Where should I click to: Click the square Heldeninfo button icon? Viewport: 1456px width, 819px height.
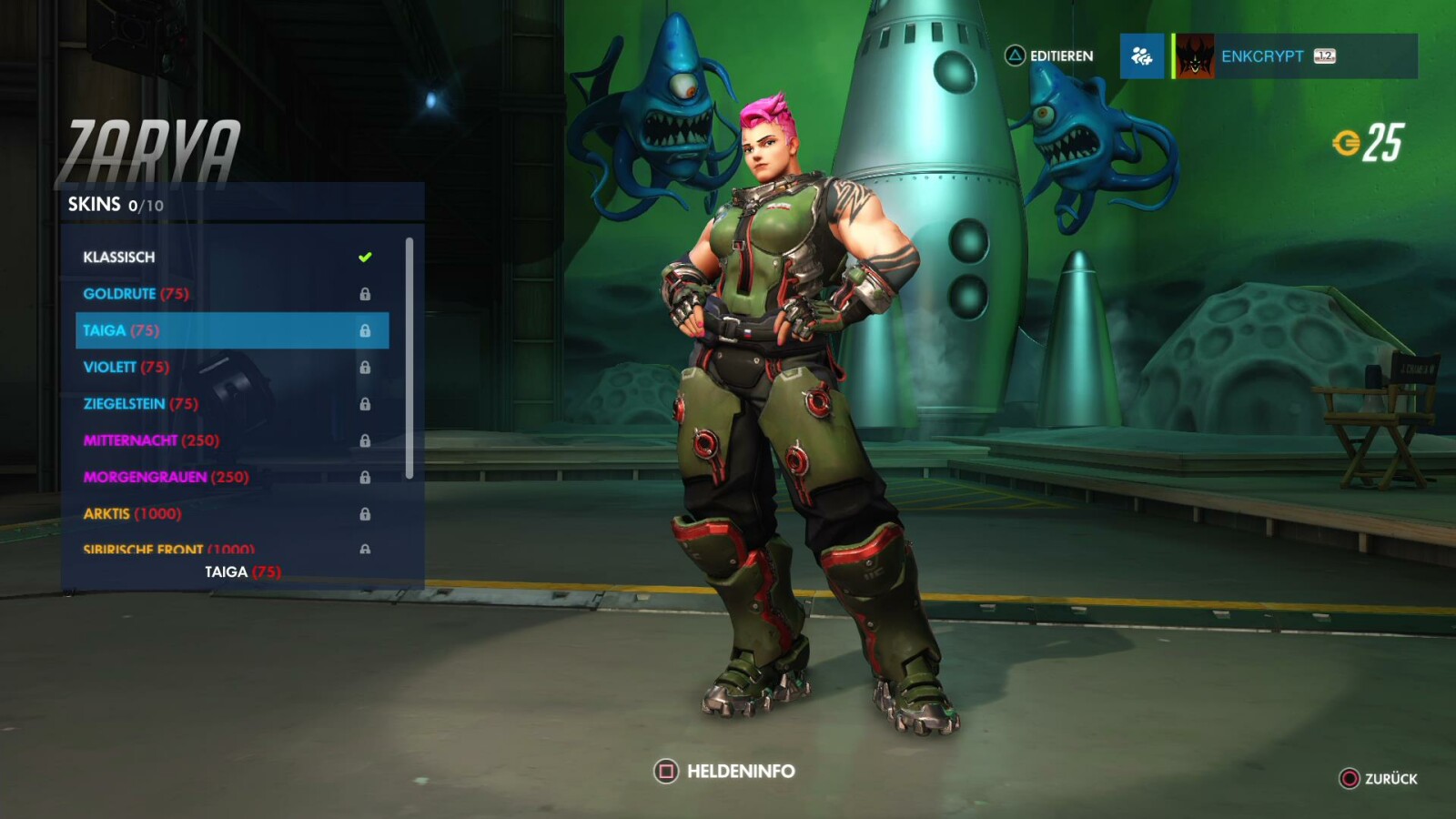tap(667, 770)
